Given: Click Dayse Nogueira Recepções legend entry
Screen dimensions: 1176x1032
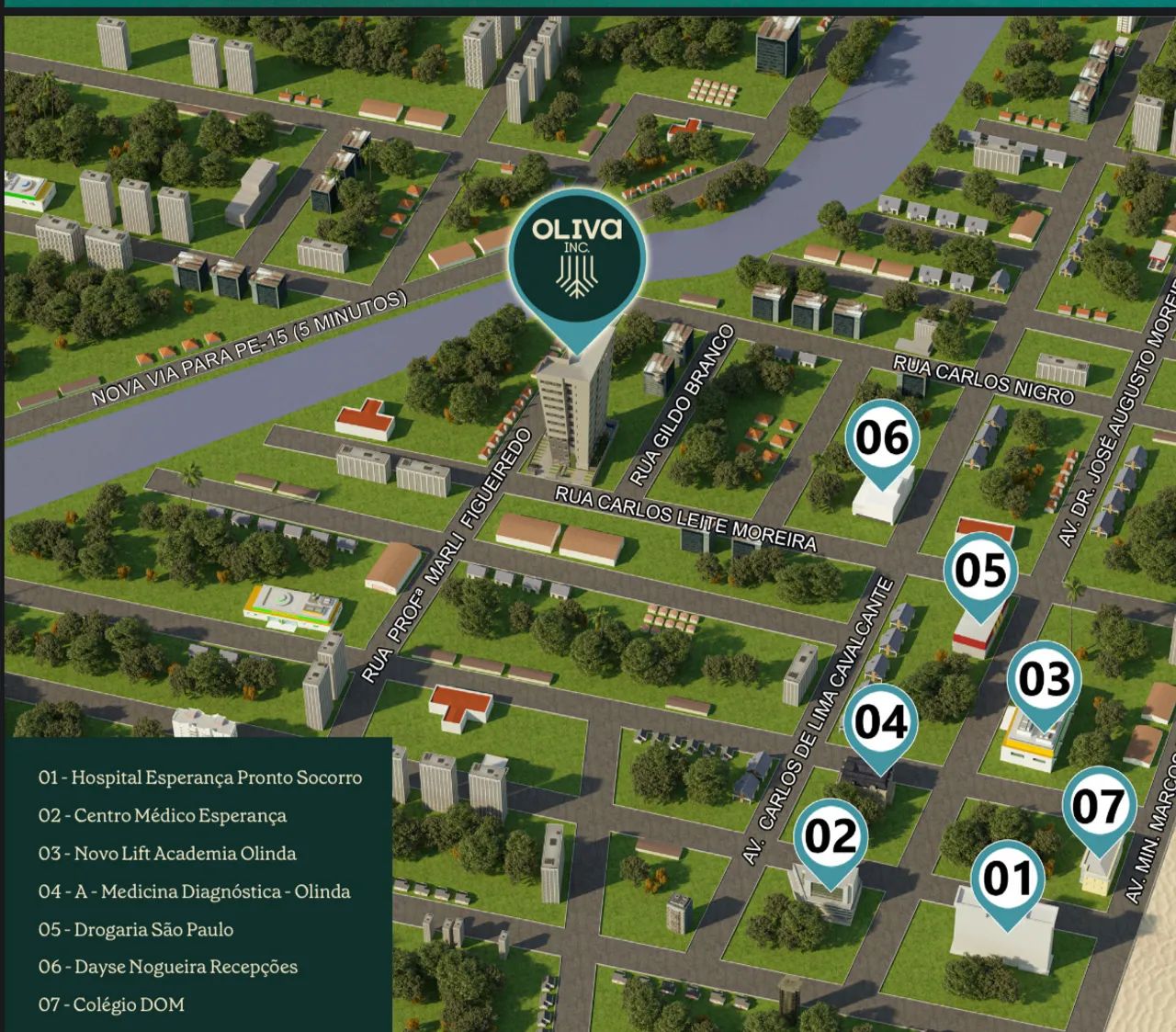Looking at the screenshot, I should click(168, 967).
